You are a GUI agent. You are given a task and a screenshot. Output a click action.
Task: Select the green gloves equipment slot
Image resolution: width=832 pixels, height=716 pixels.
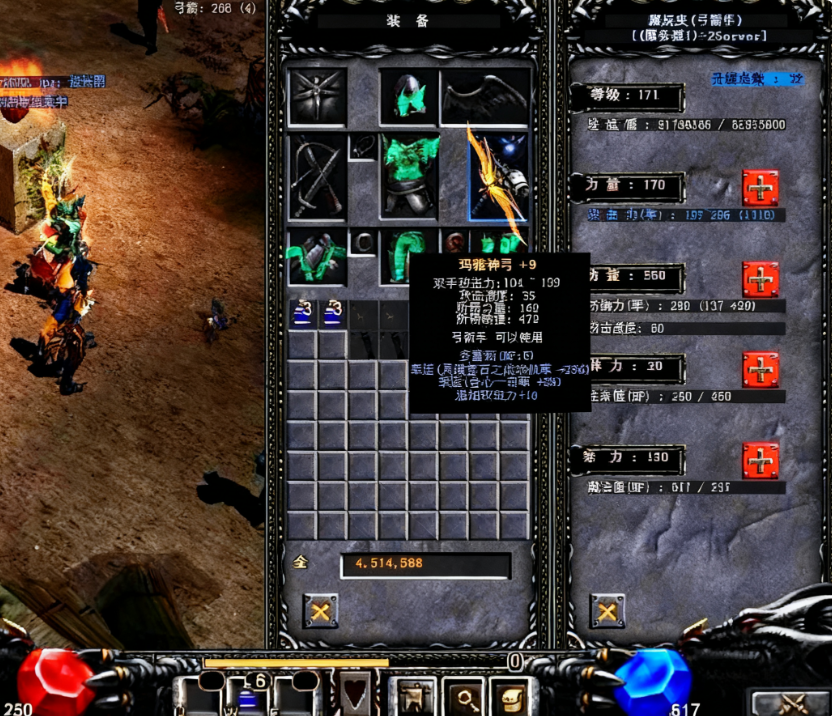point(317,255)
